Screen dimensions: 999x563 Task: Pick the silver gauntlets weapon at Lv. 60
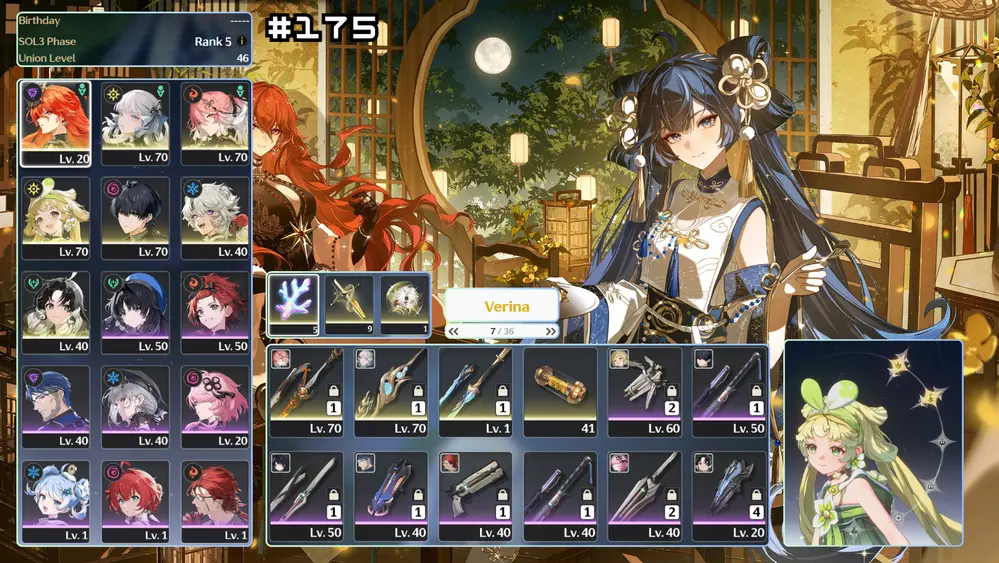pos(645,391)
